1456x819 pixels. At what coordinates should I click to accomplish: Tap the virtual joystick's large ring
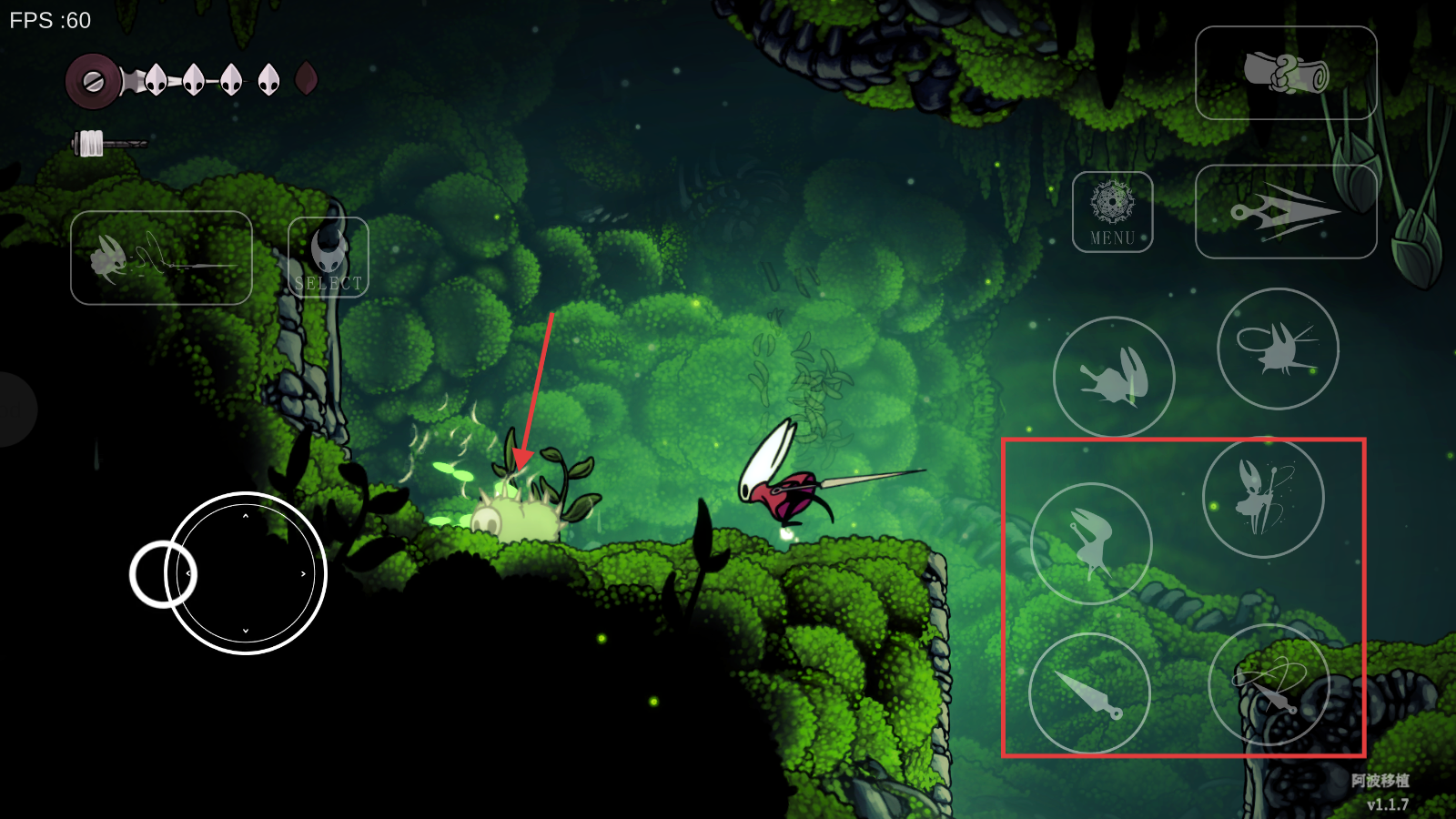(x=246, y=573)
